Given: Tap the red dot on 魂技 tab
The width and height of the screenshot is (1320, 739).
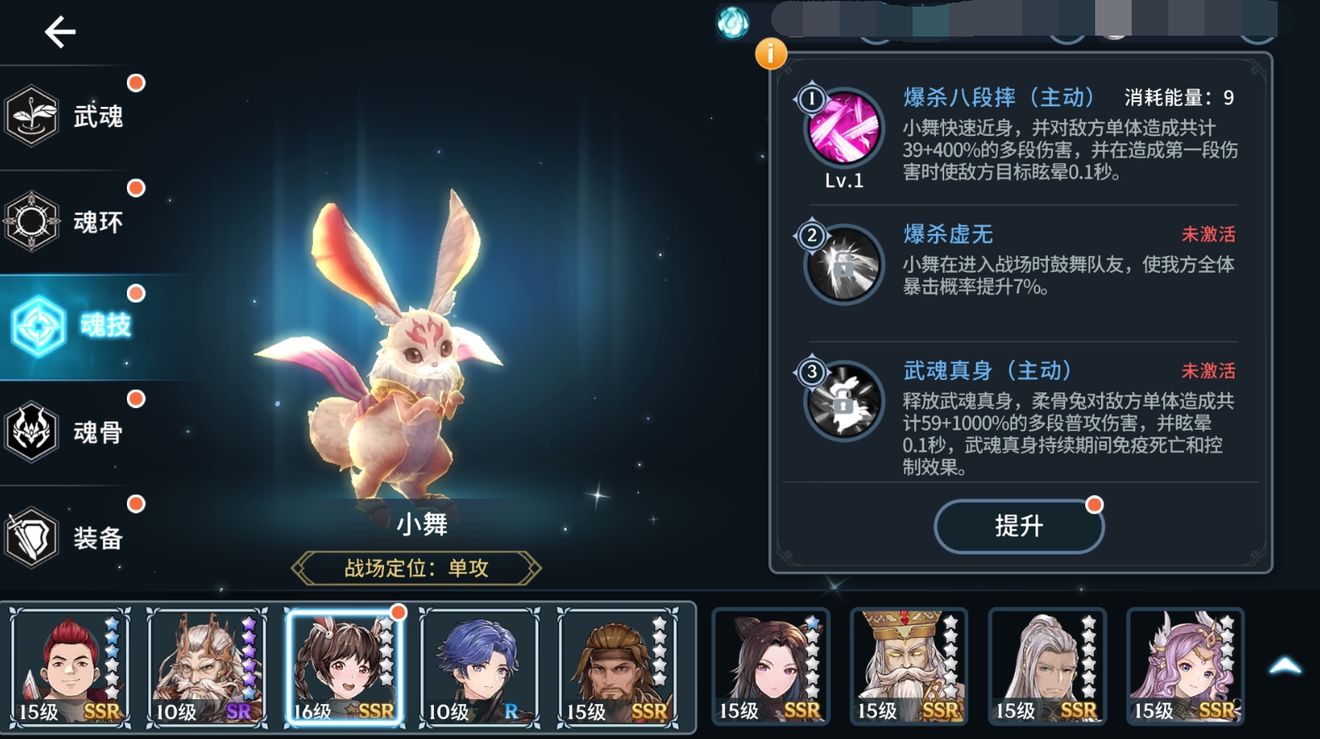Looking at the screenshot, I should 135,293.
